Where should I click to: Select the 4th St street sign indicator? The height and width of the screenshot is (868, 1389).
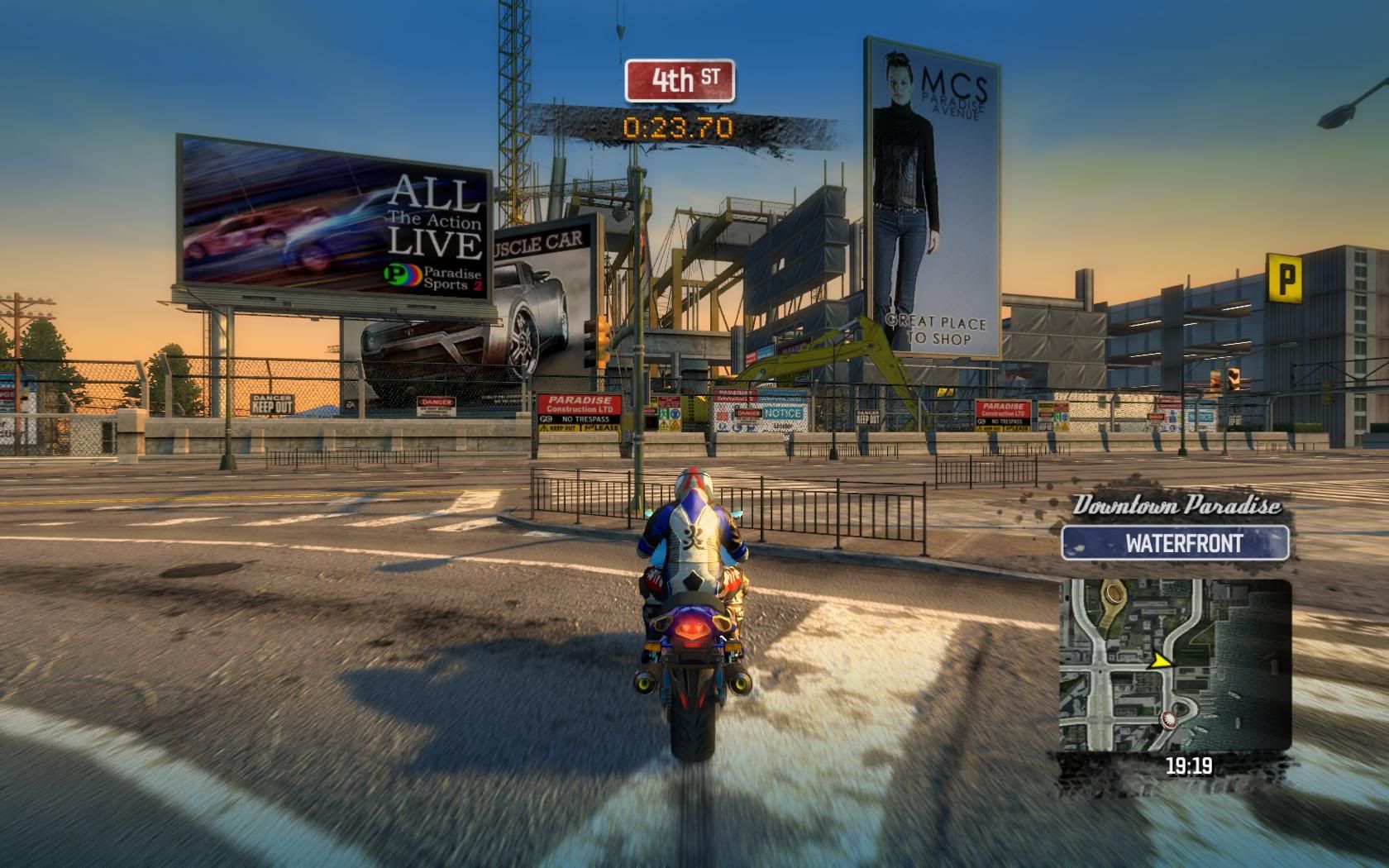tap(680, 80)
